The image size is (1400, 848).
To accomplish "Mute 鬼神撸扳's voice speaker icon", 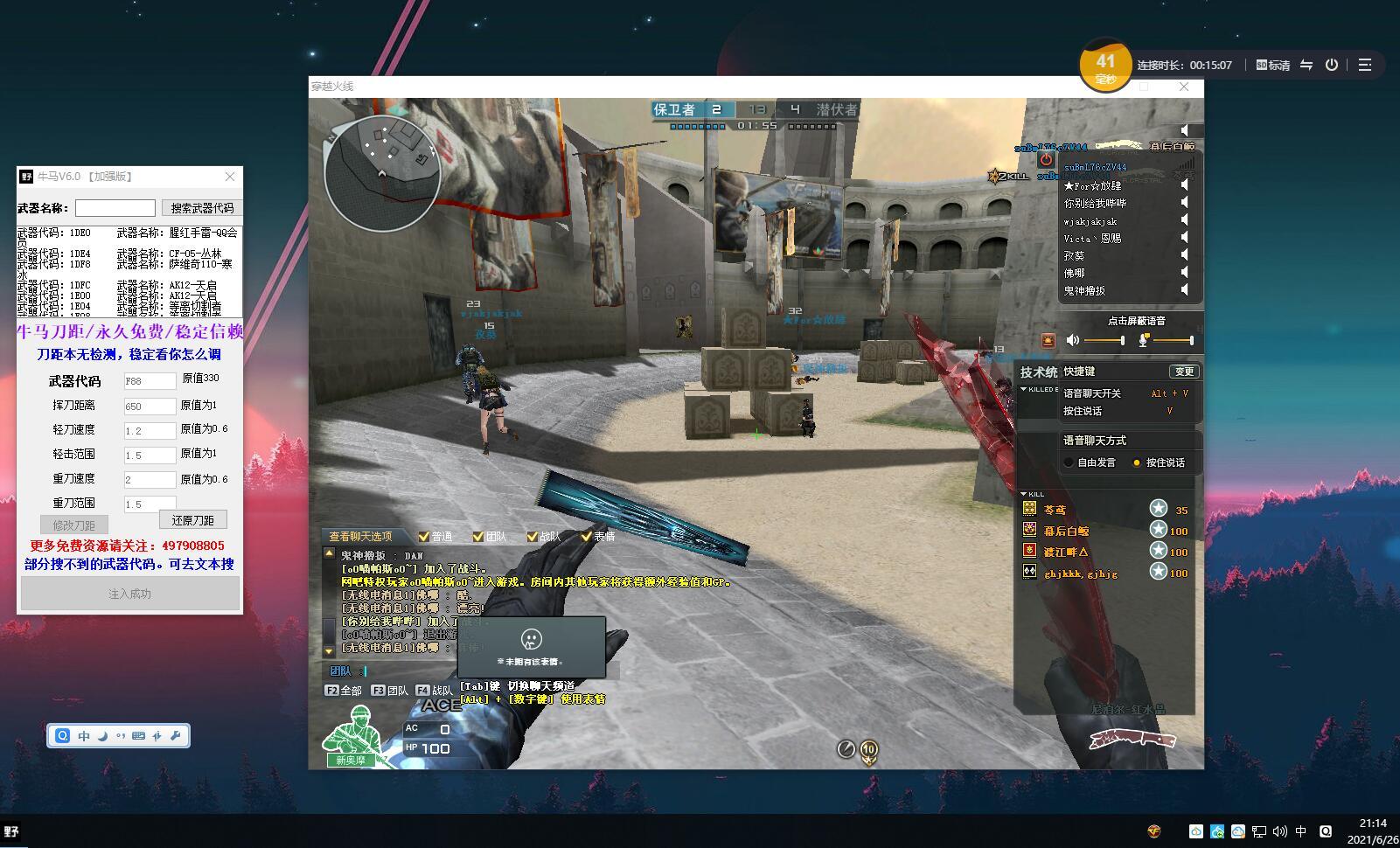I will [1185, 290].
